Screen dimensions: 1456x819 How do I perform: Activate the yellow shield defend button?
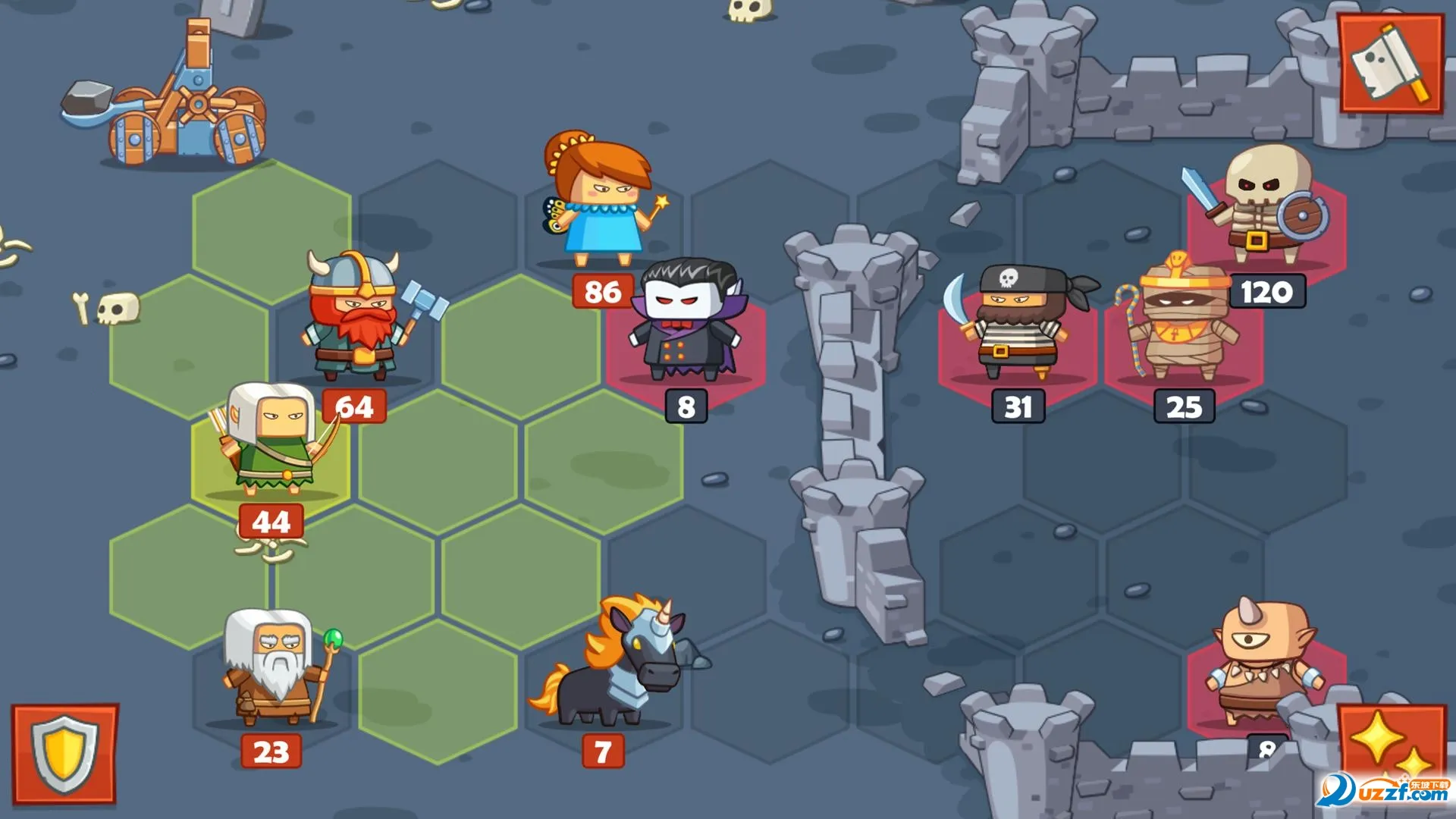click(x=64, y=754)
